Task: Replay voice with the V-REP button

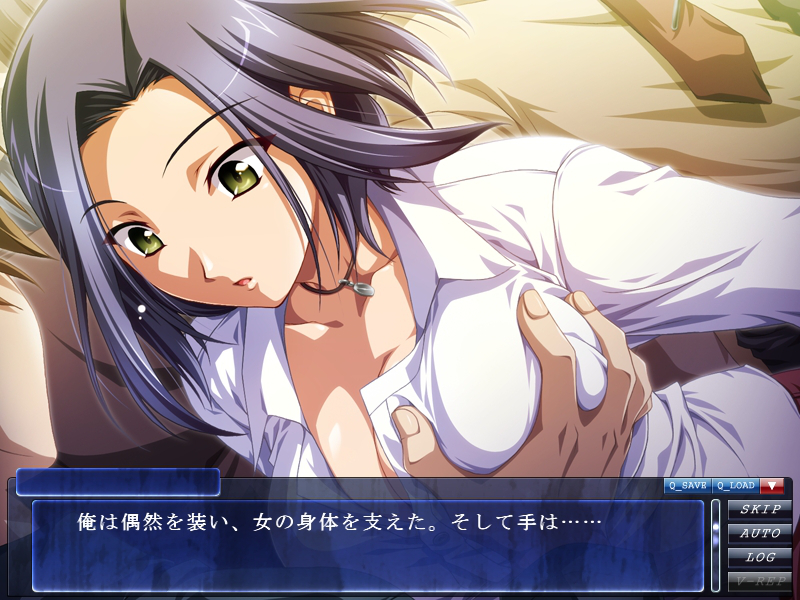Action: tap(760, 579)
